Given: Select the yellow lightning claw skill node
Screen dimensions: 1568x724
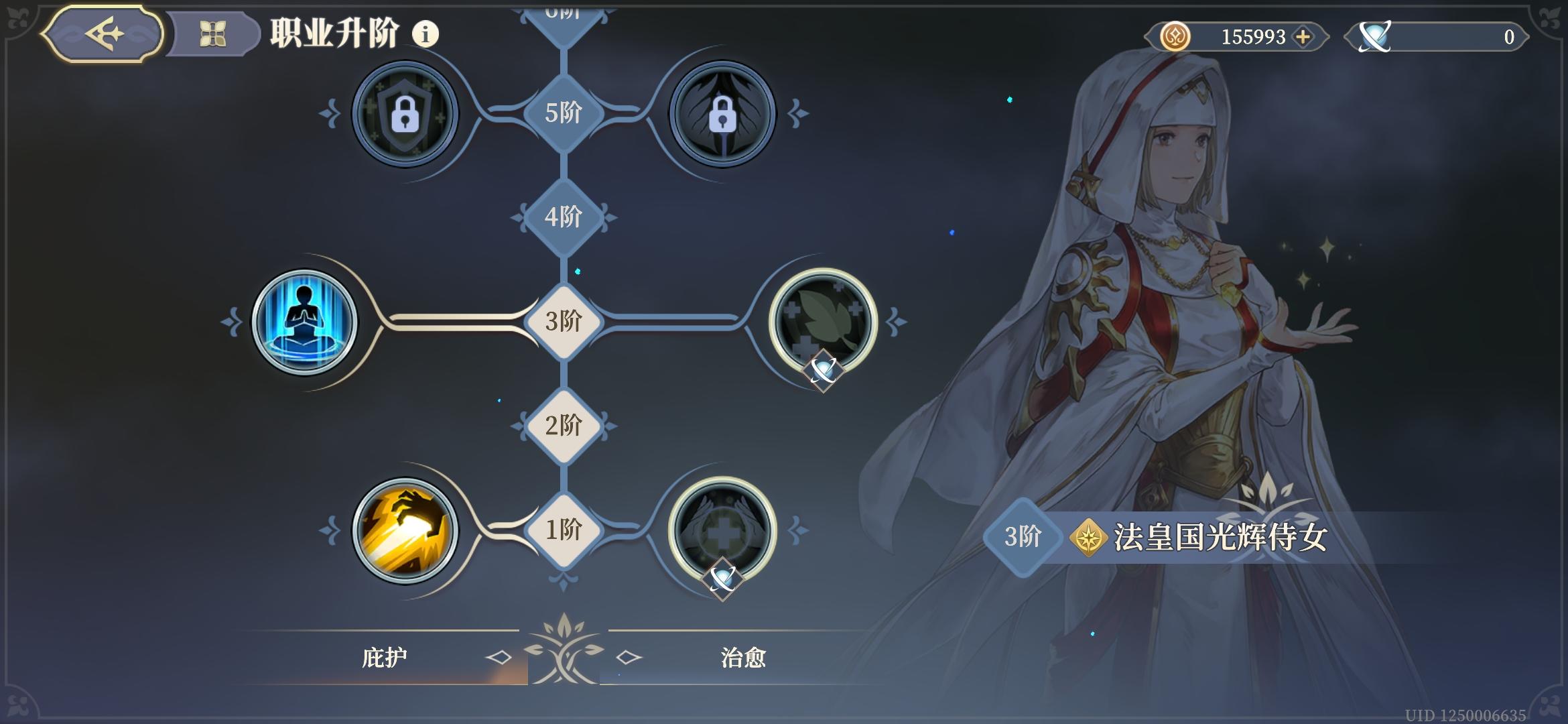Looking at the screenshot, I should click(405, 530).
